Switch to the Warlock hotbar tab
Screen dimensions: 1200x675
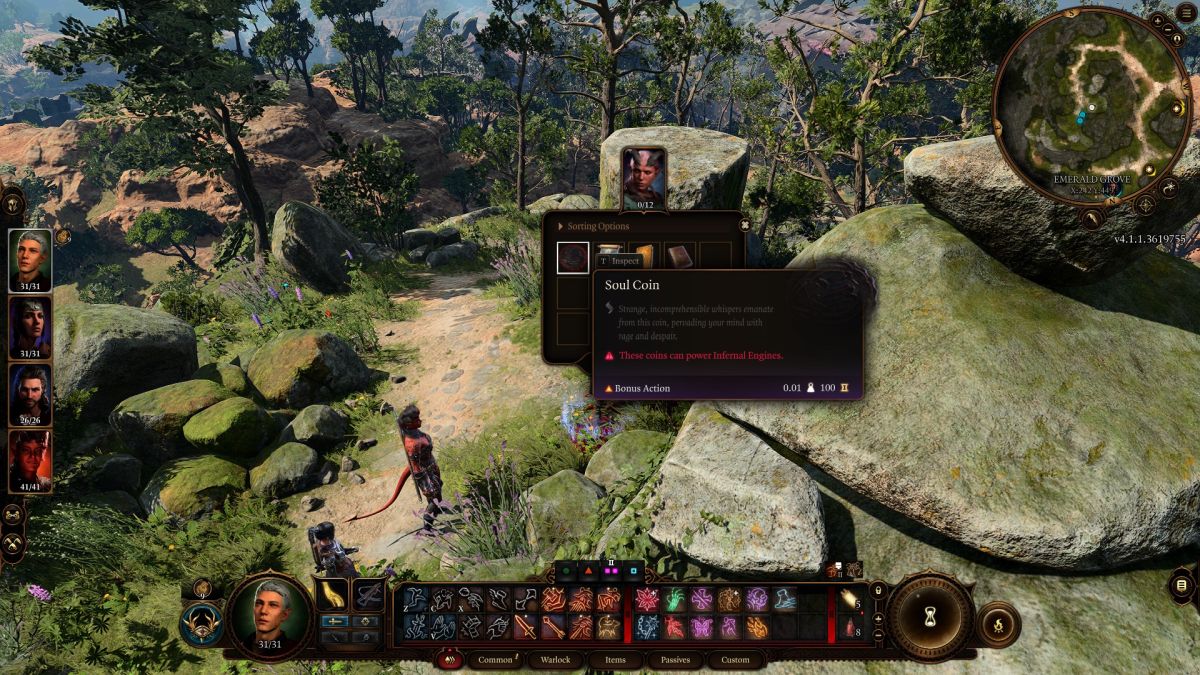[555, 660]
